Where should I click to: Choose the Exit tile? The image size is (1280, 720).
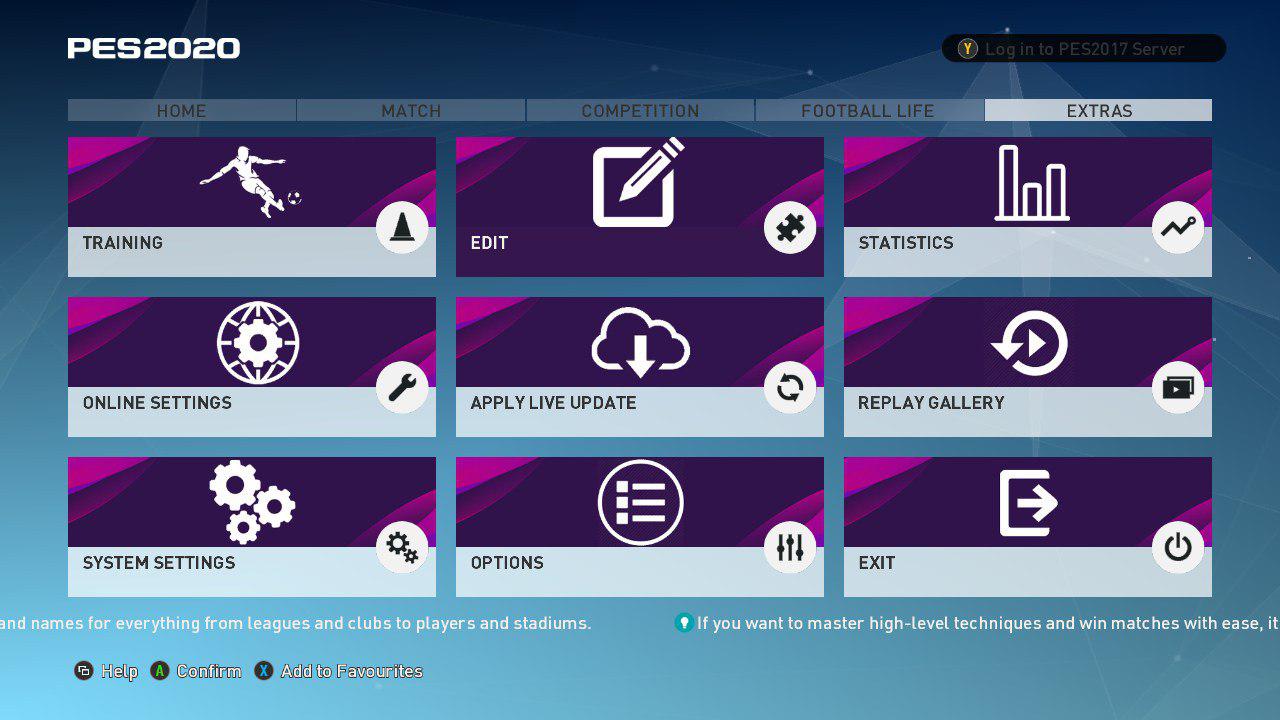(1027, 527)
